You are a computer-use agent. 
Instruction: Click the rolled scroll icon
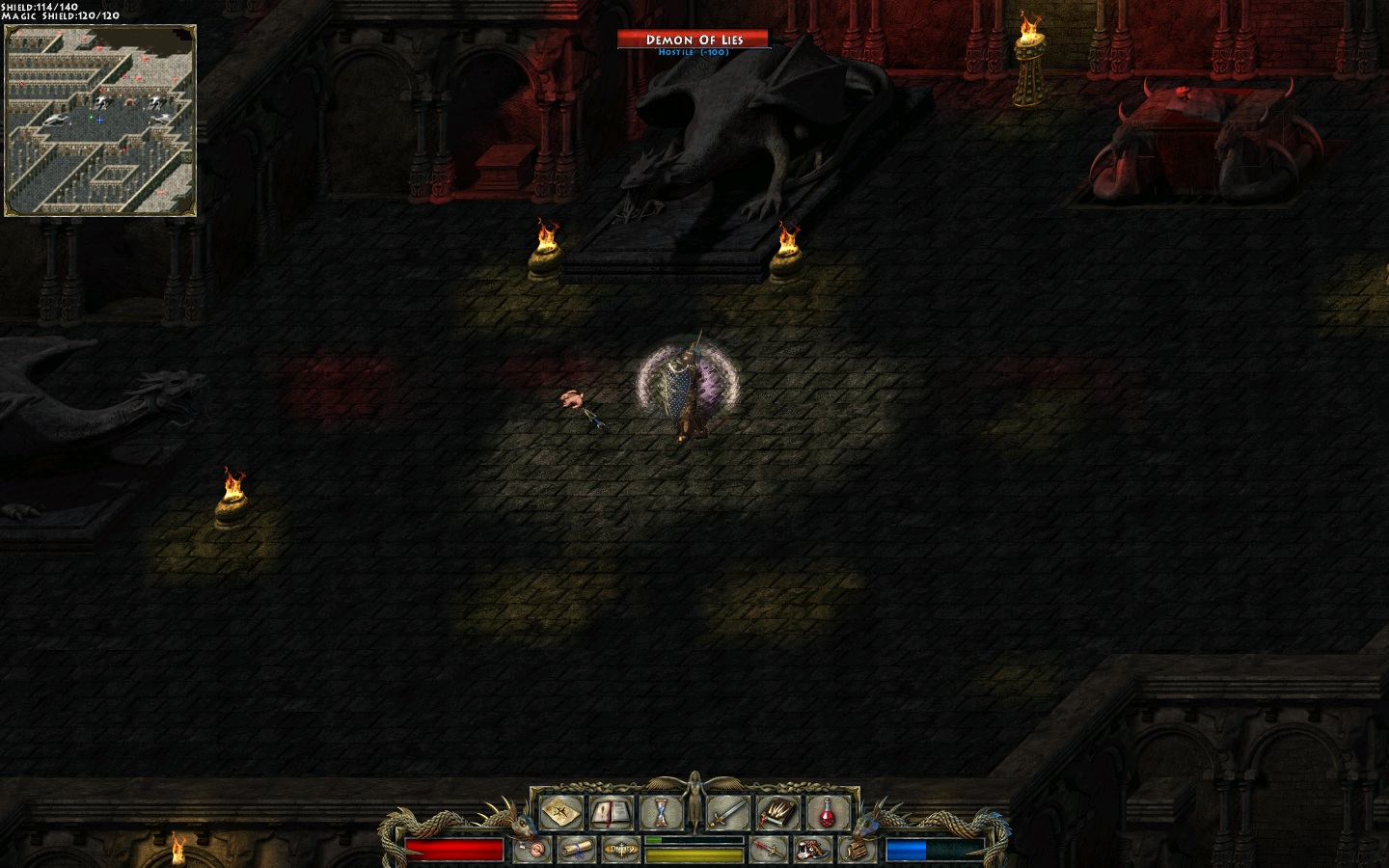coord(578,848)
